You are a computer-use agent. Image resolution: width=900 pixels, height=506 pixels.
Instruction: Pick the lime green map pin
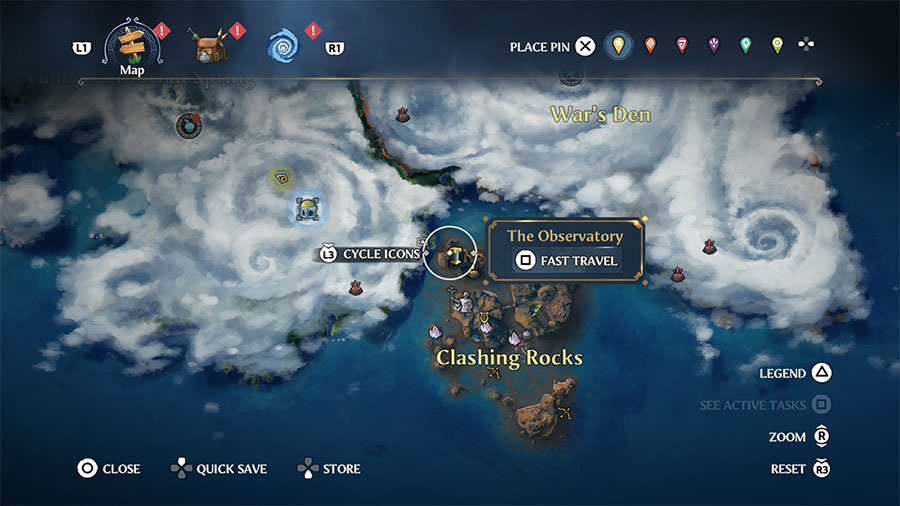(777, 45)
